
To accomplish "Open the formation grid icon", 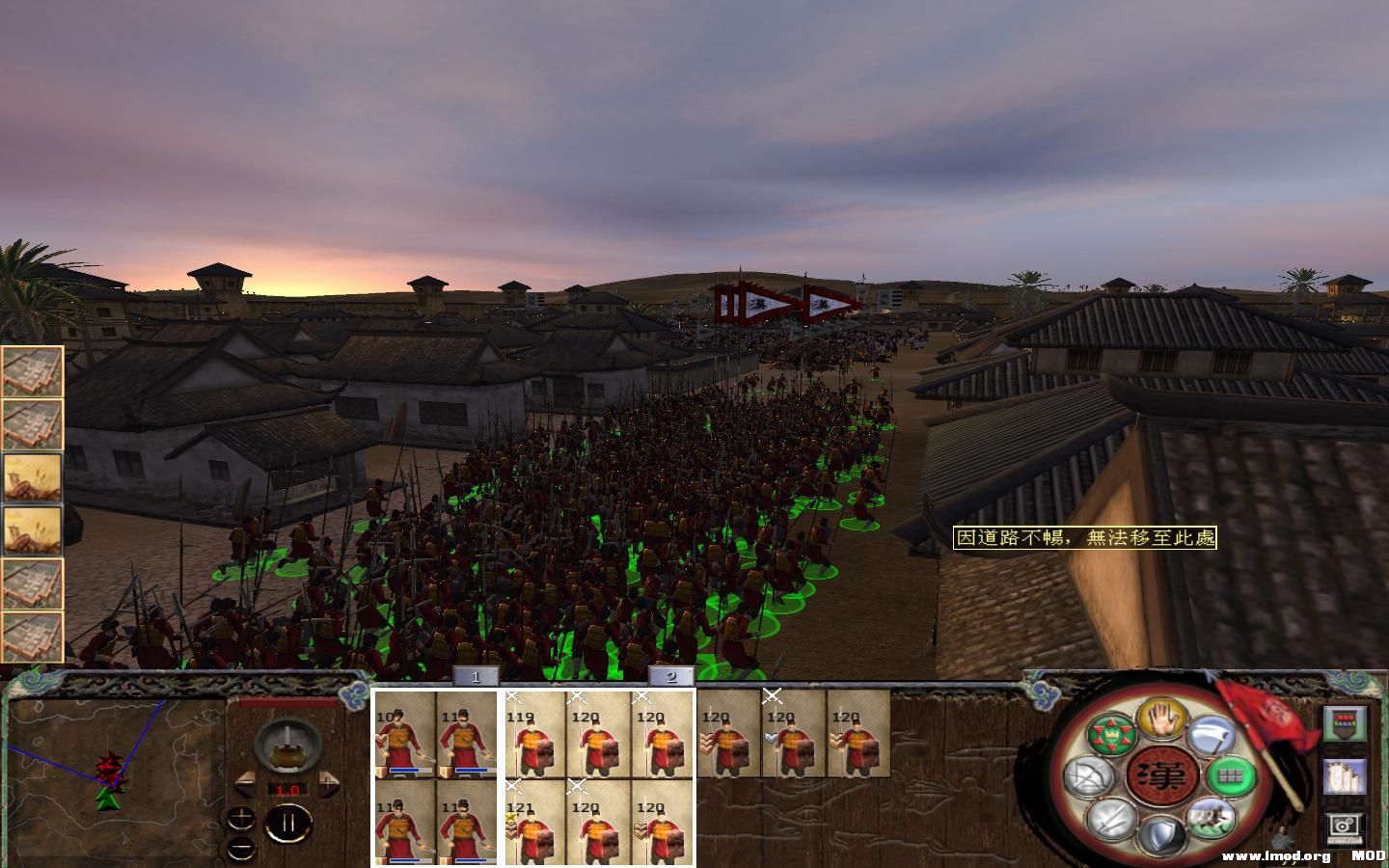I will coord(1232,774).
